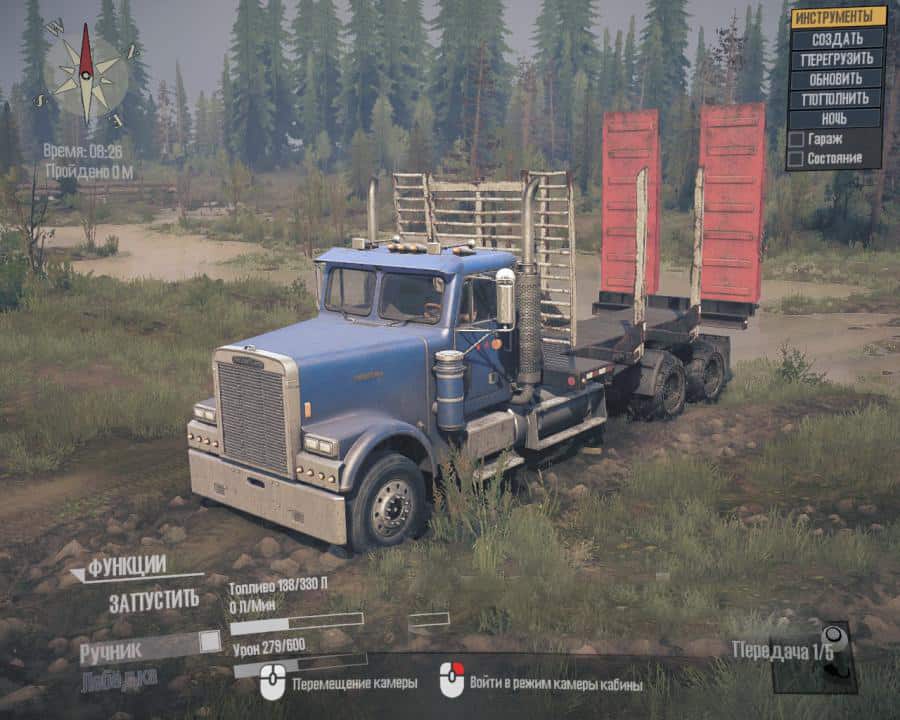
Task: Open the Инструменты tools header
Action: tap(837, 17)
